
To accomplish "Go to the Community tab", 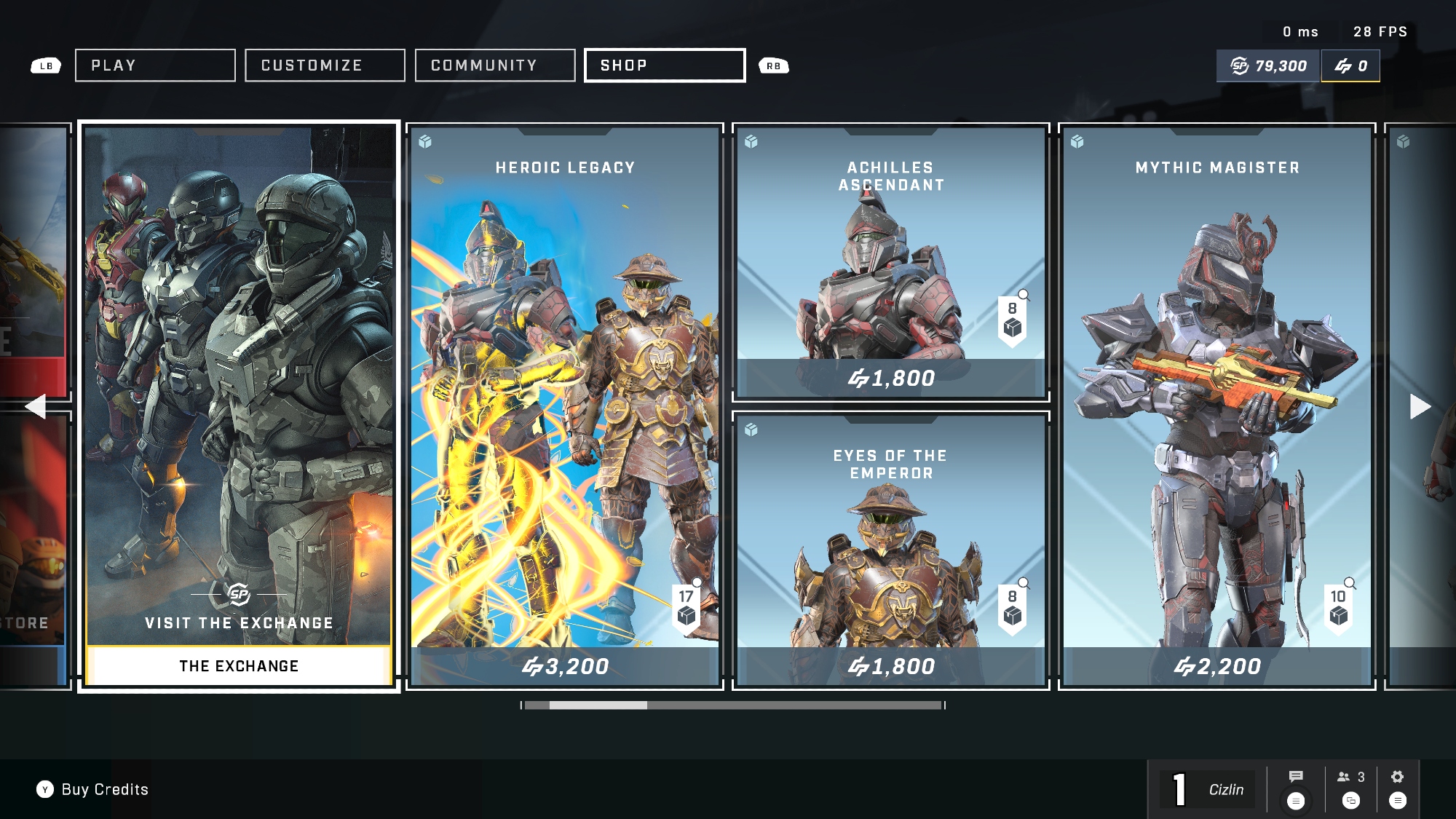I will (x=495, y=66).
